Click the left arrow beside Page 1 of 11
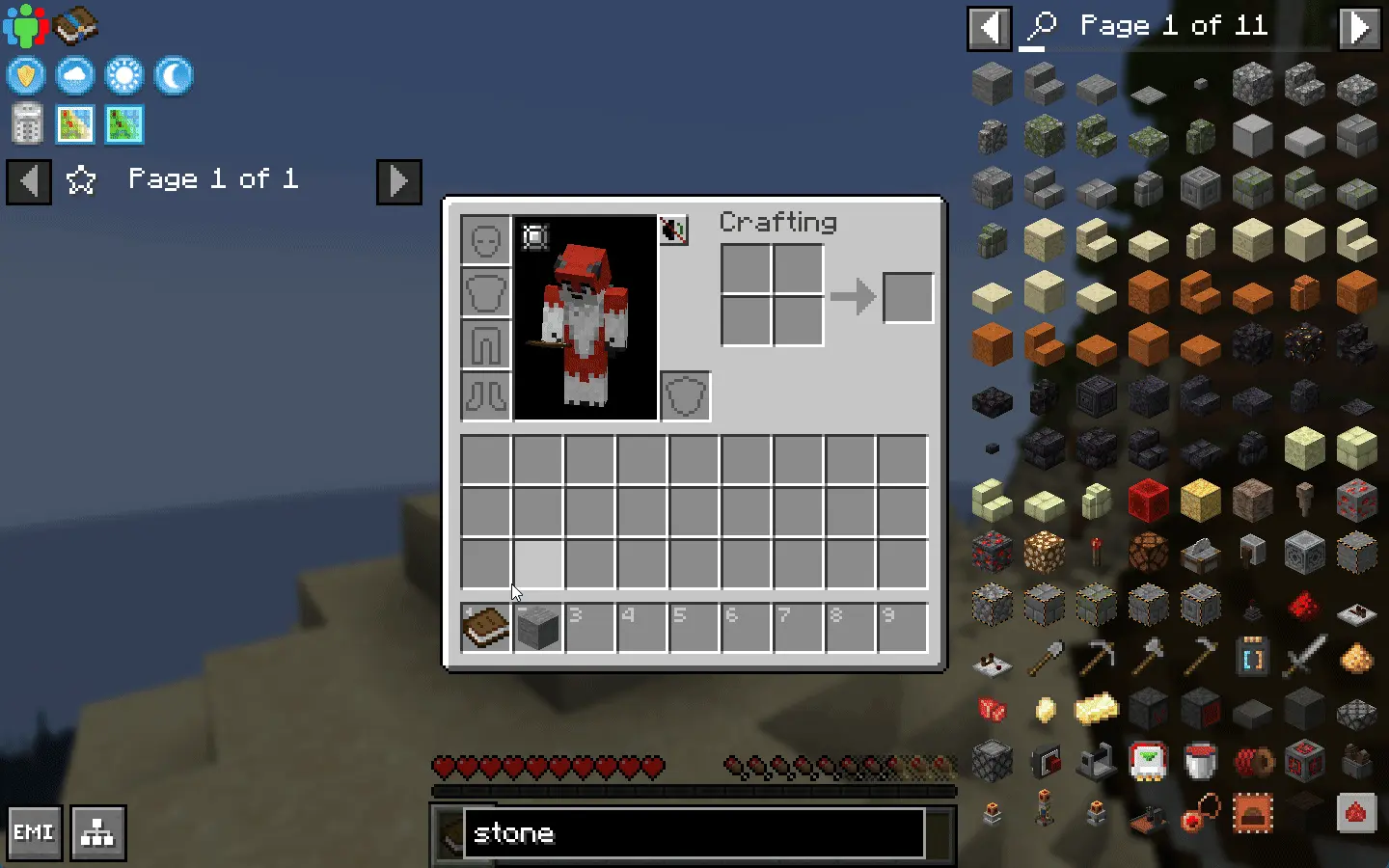1389x868 pixels. pos(989,27)
